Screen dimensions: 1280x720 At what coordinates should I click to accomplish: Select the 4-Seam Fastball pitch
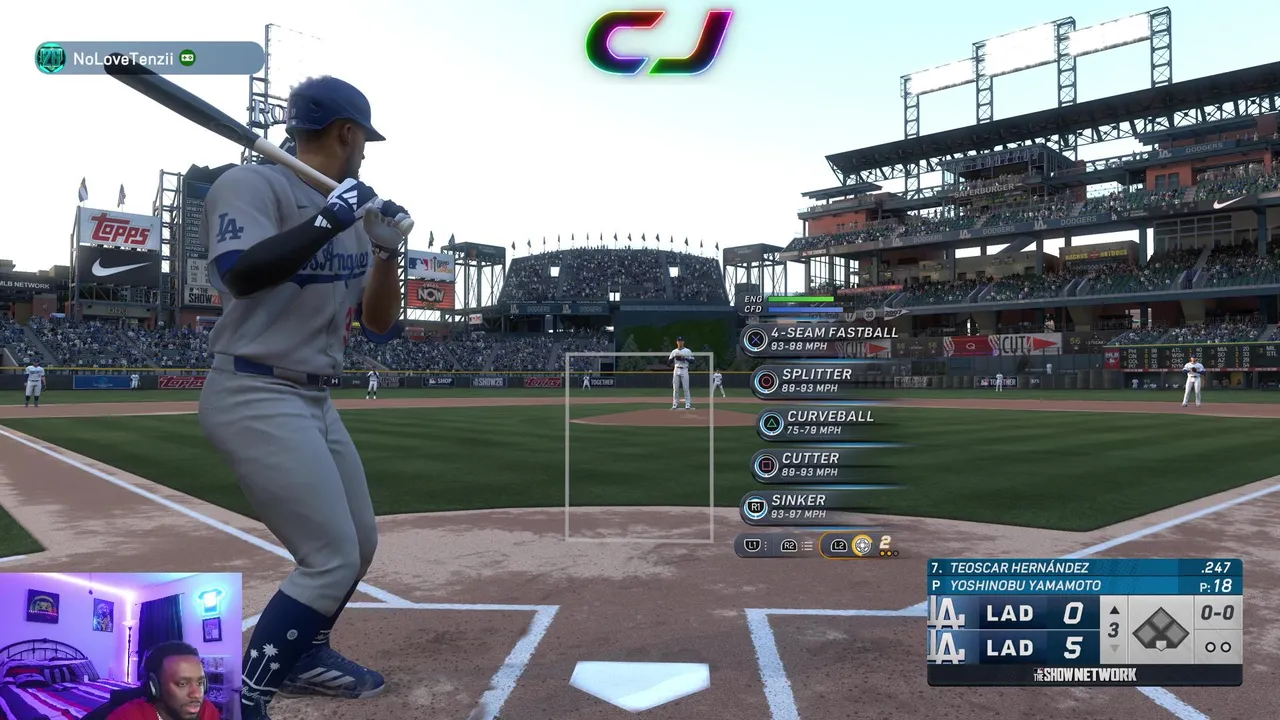pos(821,339)
